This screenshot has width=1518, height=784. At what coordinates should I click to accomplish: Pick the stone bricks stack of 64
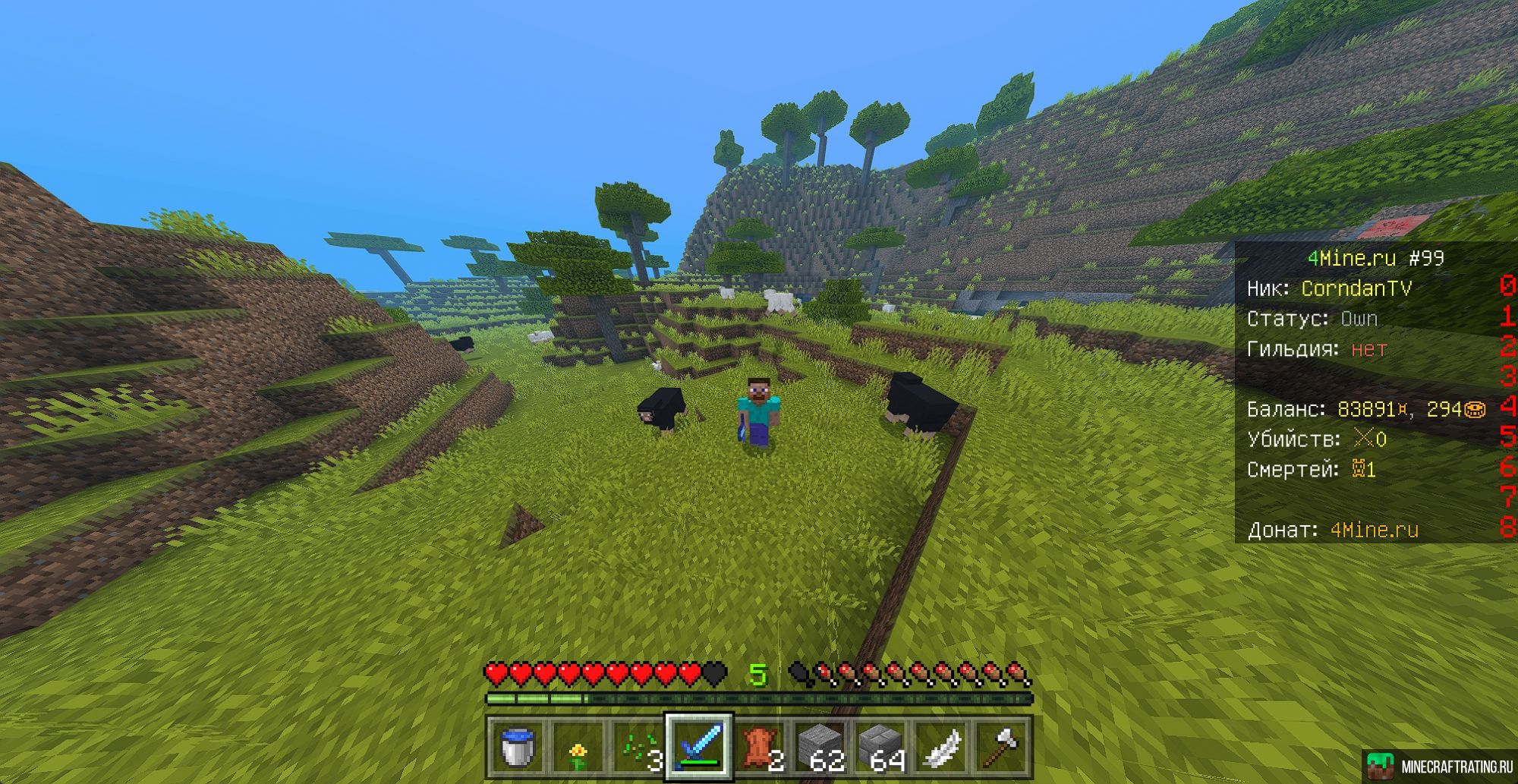point(881,747)
